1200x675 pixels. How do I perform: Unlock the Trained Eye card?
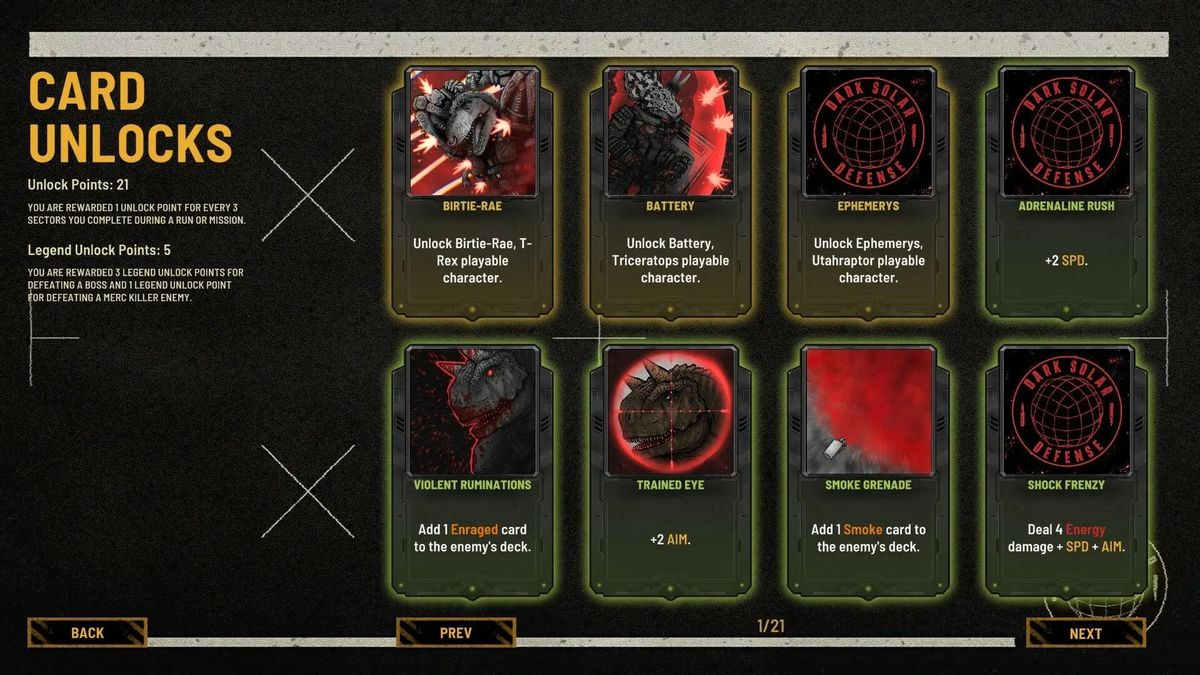coord(670,468)
